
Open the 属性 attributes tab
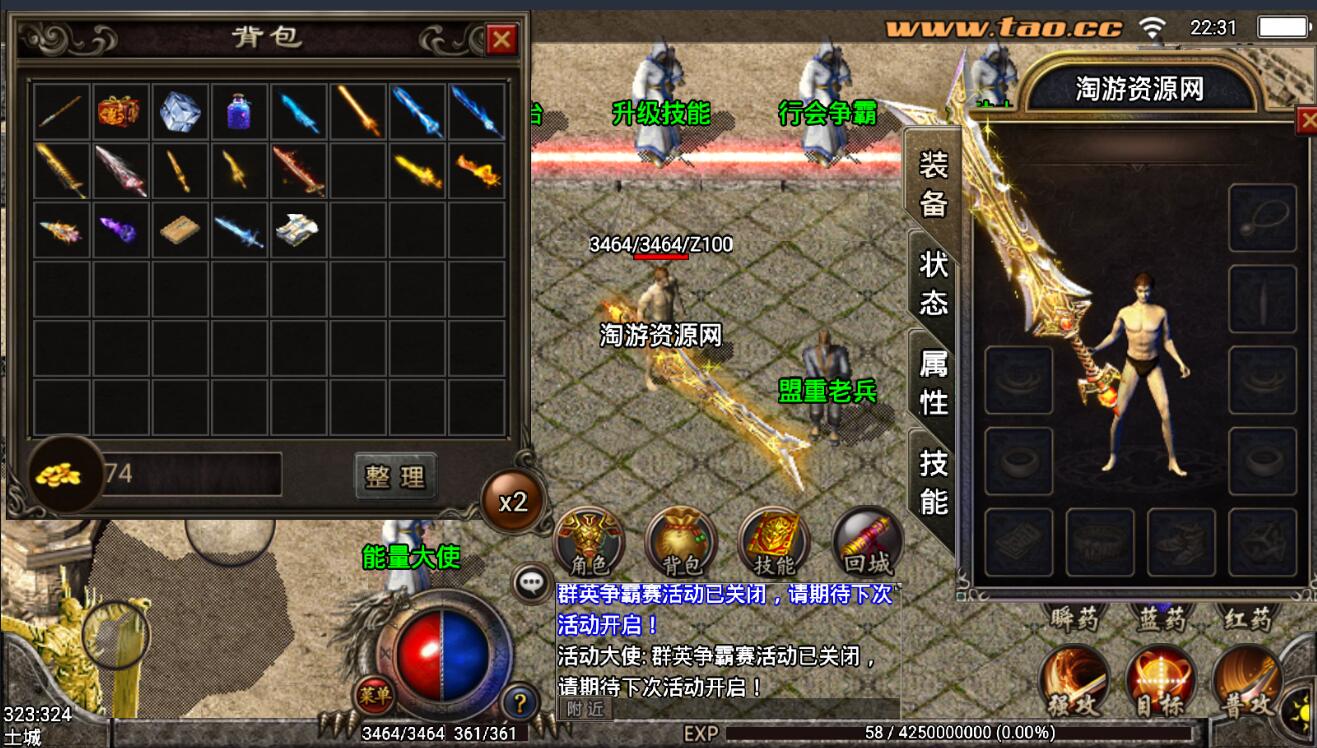[933, 382]
